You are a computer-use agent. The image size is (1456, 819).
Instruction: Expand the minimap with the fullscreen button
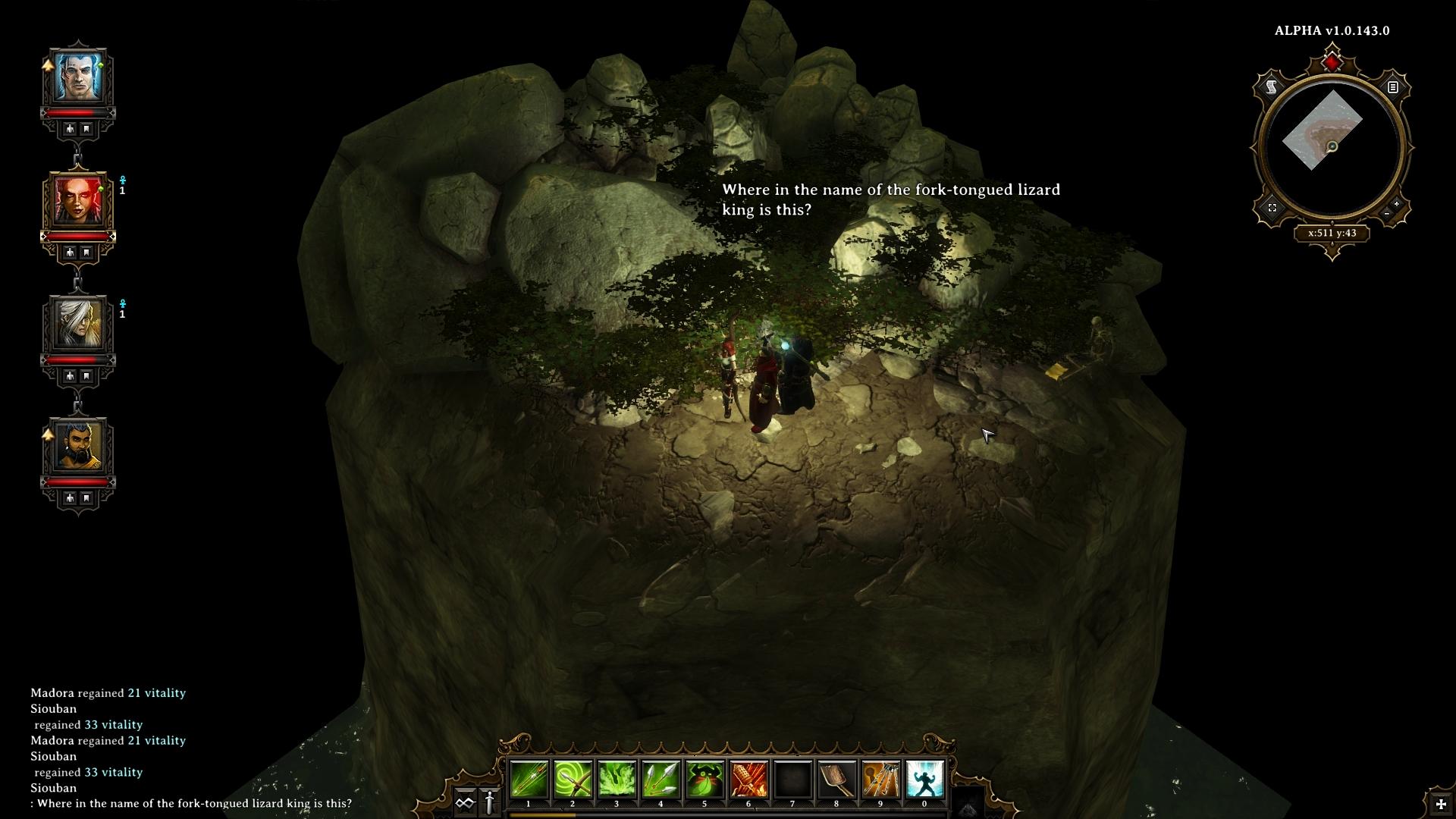click(x=1272, y=208)
